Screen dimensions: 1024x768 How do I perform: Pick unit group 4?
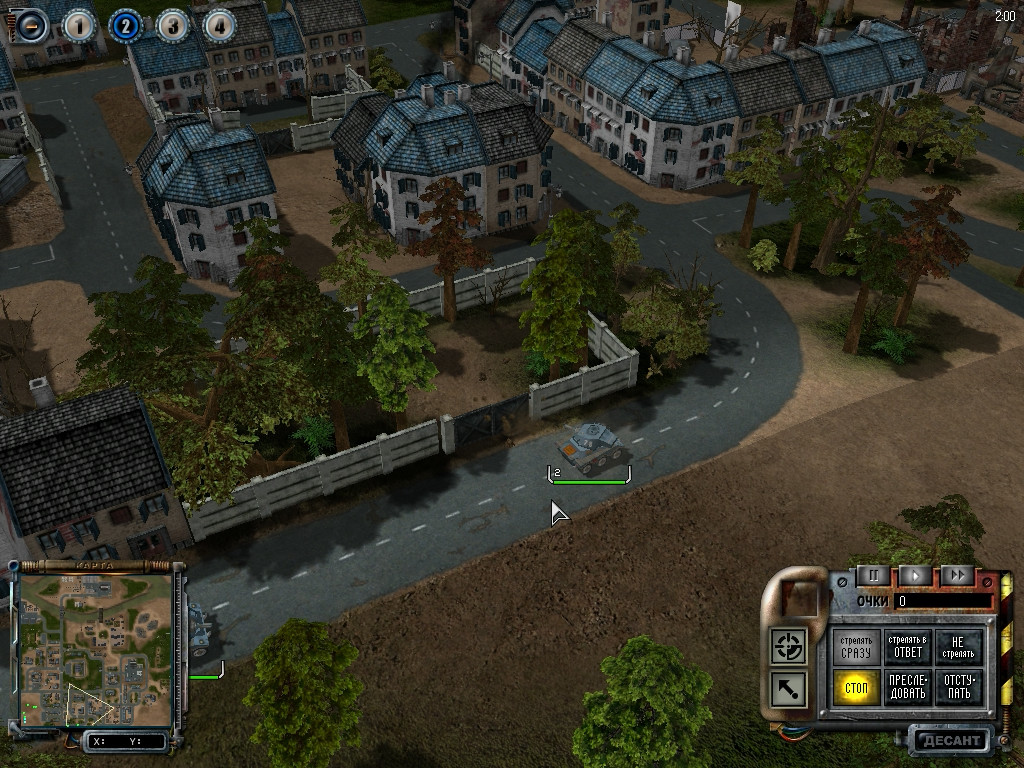[x=219, y=25]
